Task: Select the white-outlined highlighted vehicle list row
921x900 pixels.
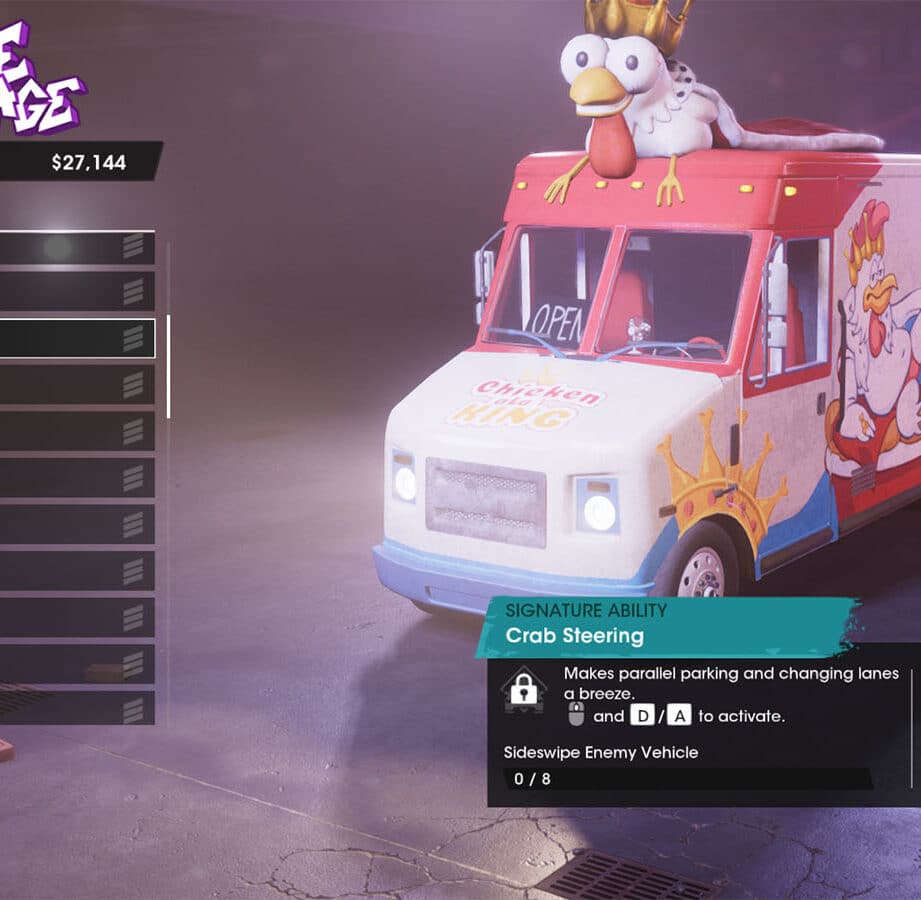Action: pyautogui.click(x=76, y=338)
